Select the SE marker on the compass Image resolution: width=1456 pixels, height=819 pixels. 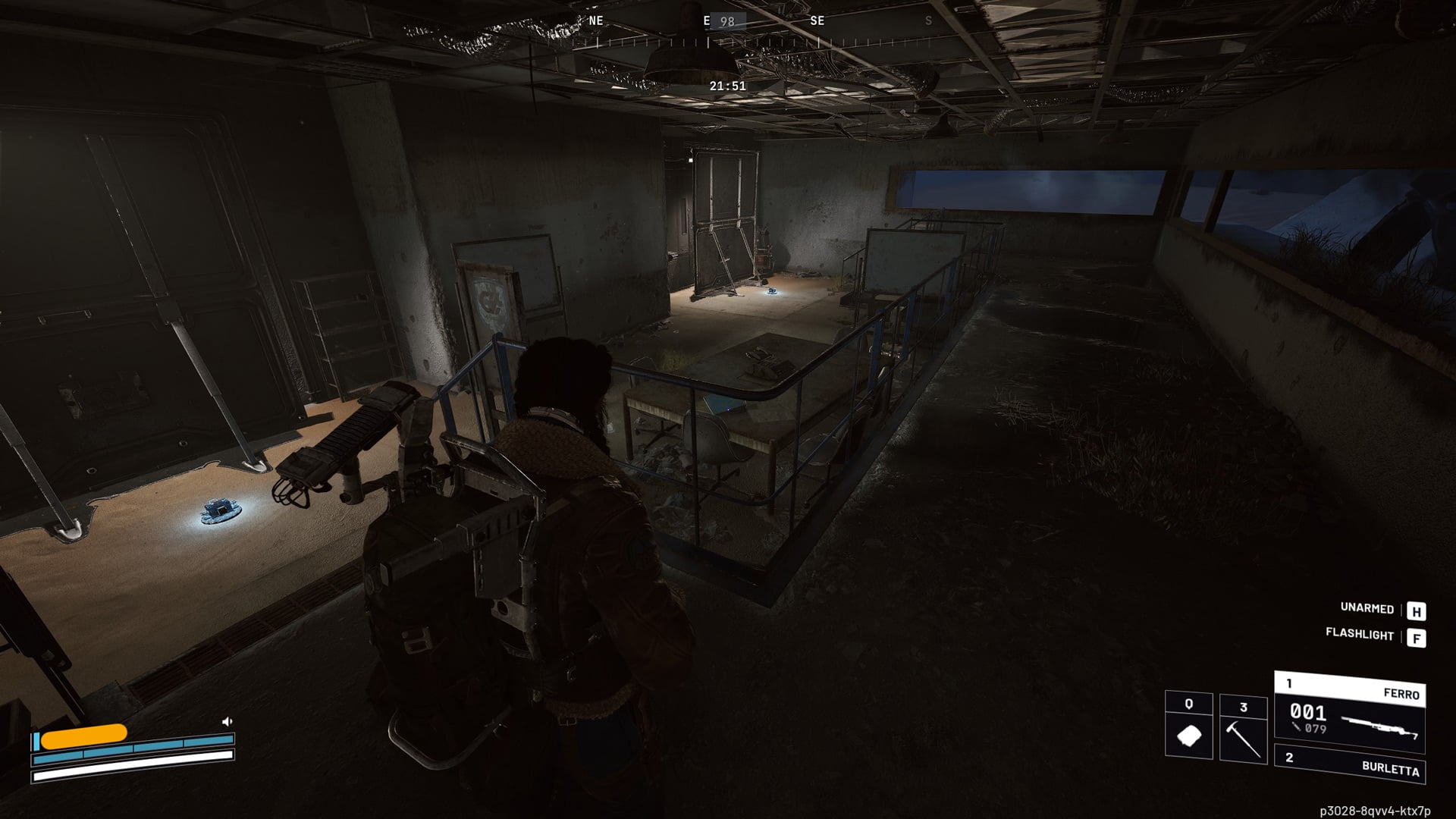(816, 20)
